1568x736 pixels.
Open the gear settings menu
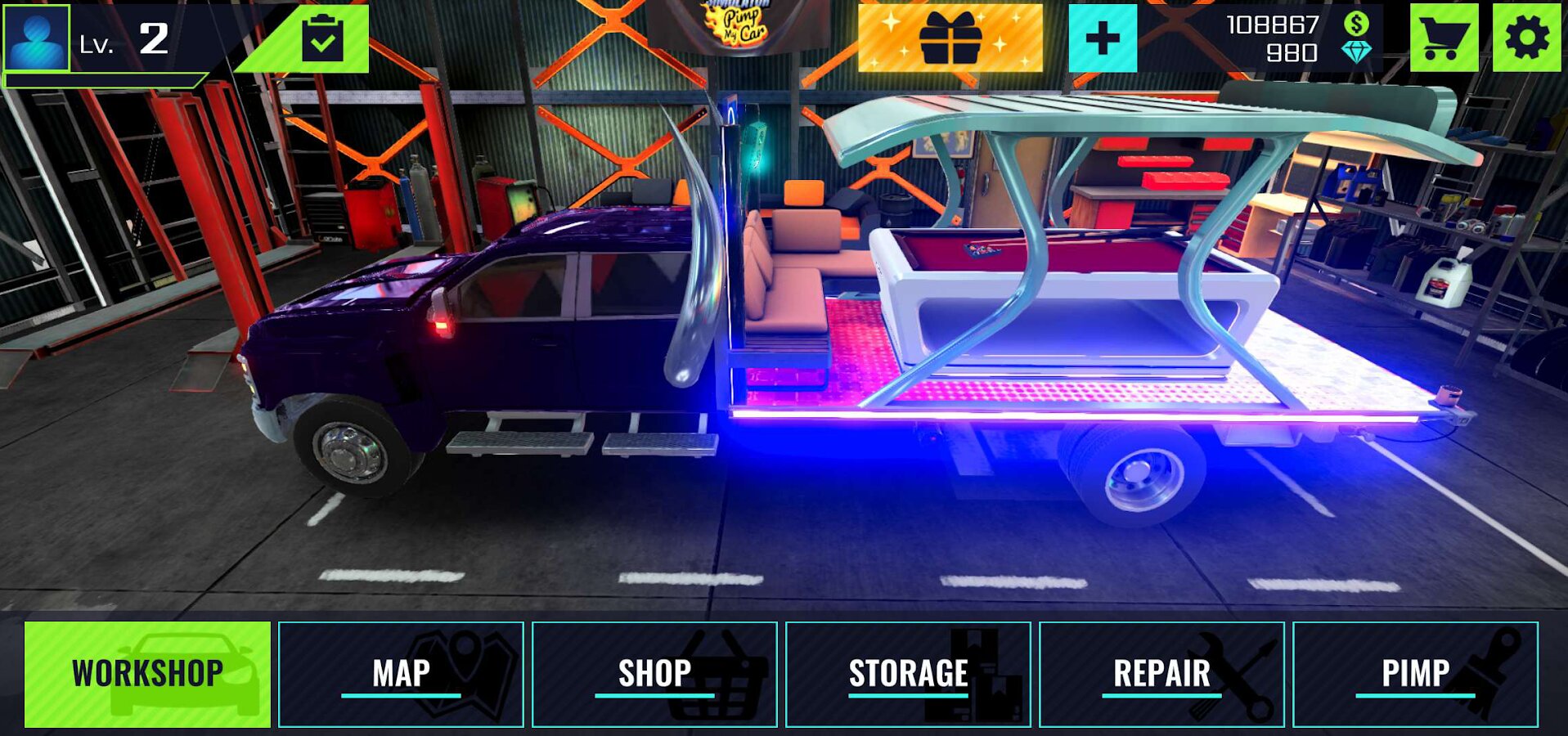(x=1526, y=38)
